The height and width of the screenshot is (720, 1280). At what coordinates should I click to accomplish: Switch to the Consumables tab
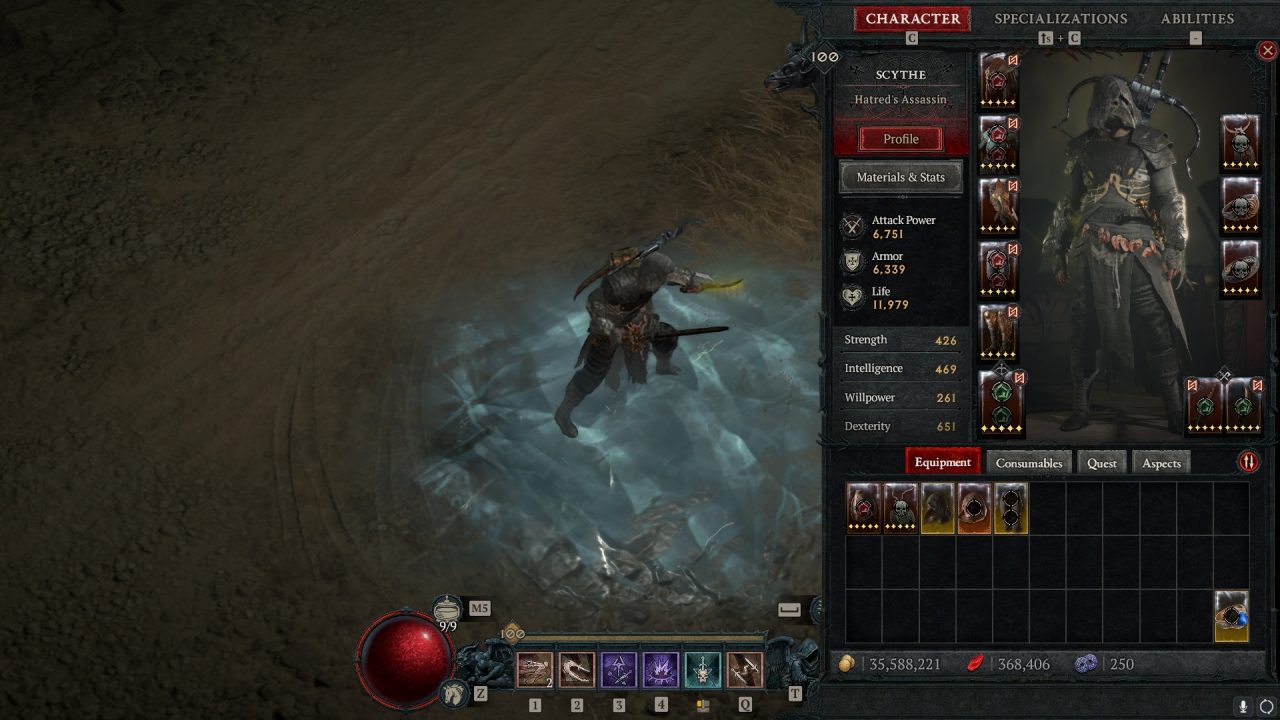1029,462
